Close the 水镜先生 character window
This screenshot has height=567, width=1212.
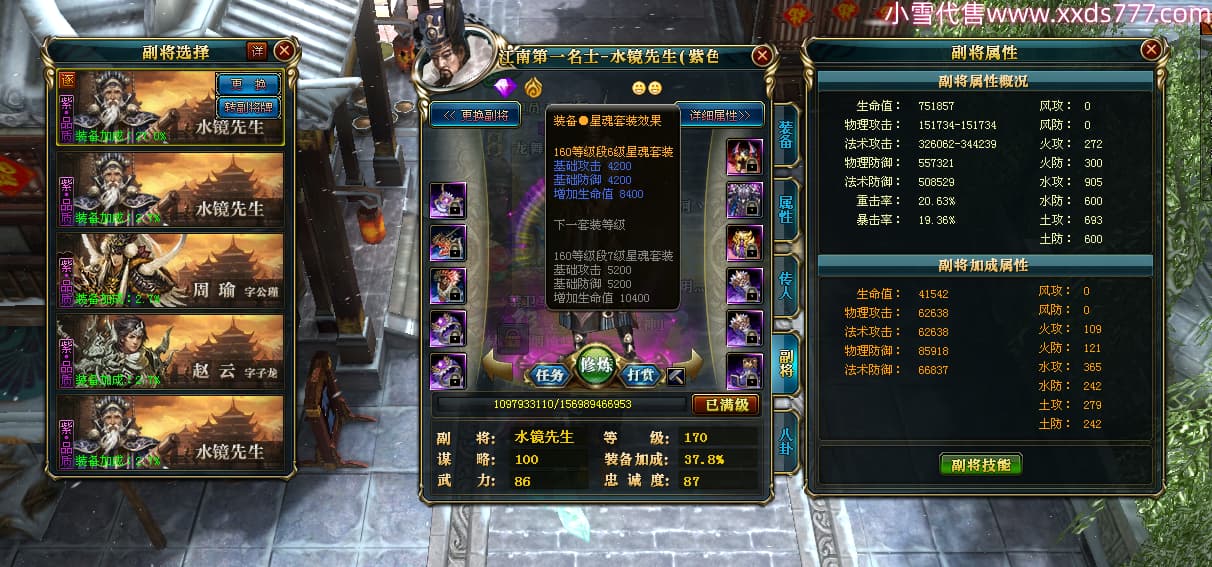pos(762,56)
